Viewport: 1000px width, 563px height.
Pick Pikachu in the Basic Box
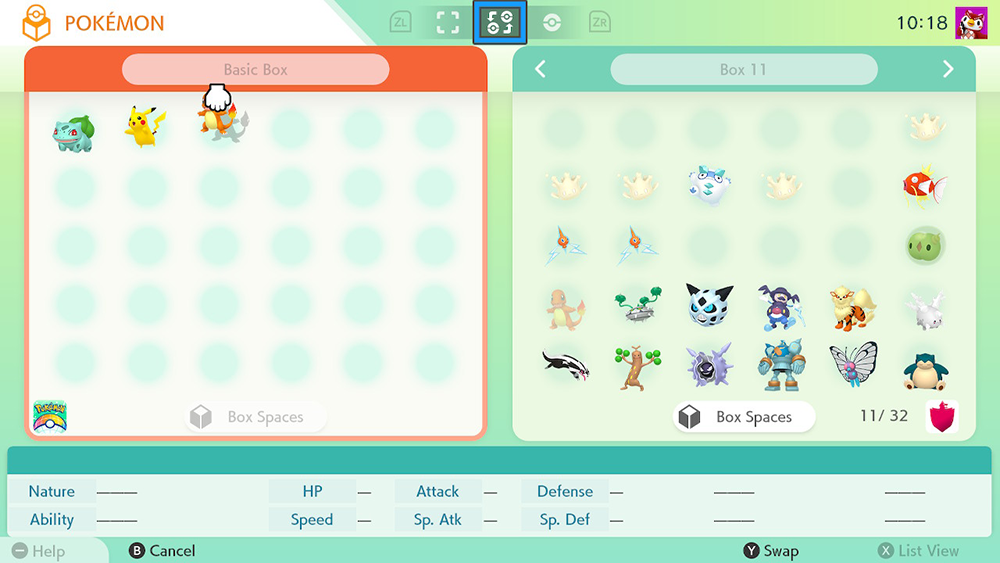click(145, 127)
